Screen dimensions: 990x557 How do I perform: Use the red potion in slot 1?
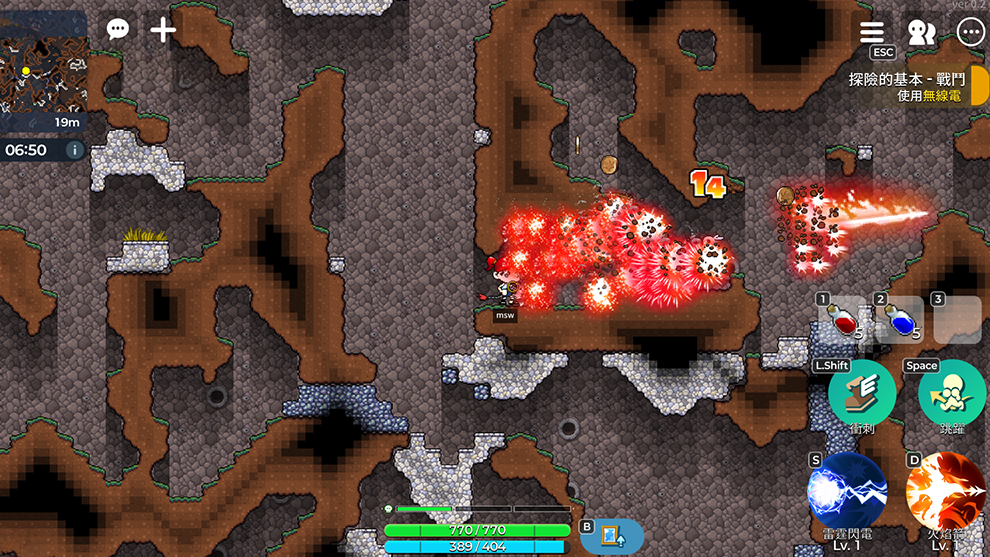(843, 321)
